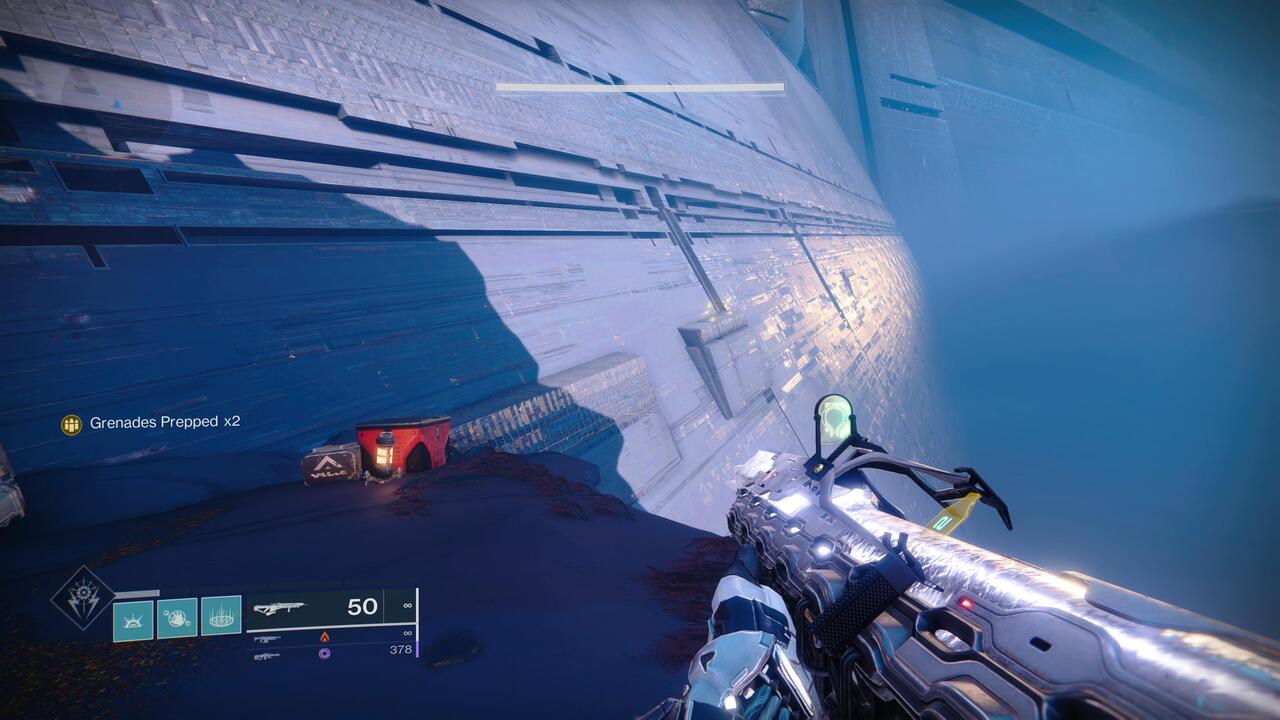1280x720 pixels.
Task: Click the Super charge progress bar
Action: [x=140, y=592]
